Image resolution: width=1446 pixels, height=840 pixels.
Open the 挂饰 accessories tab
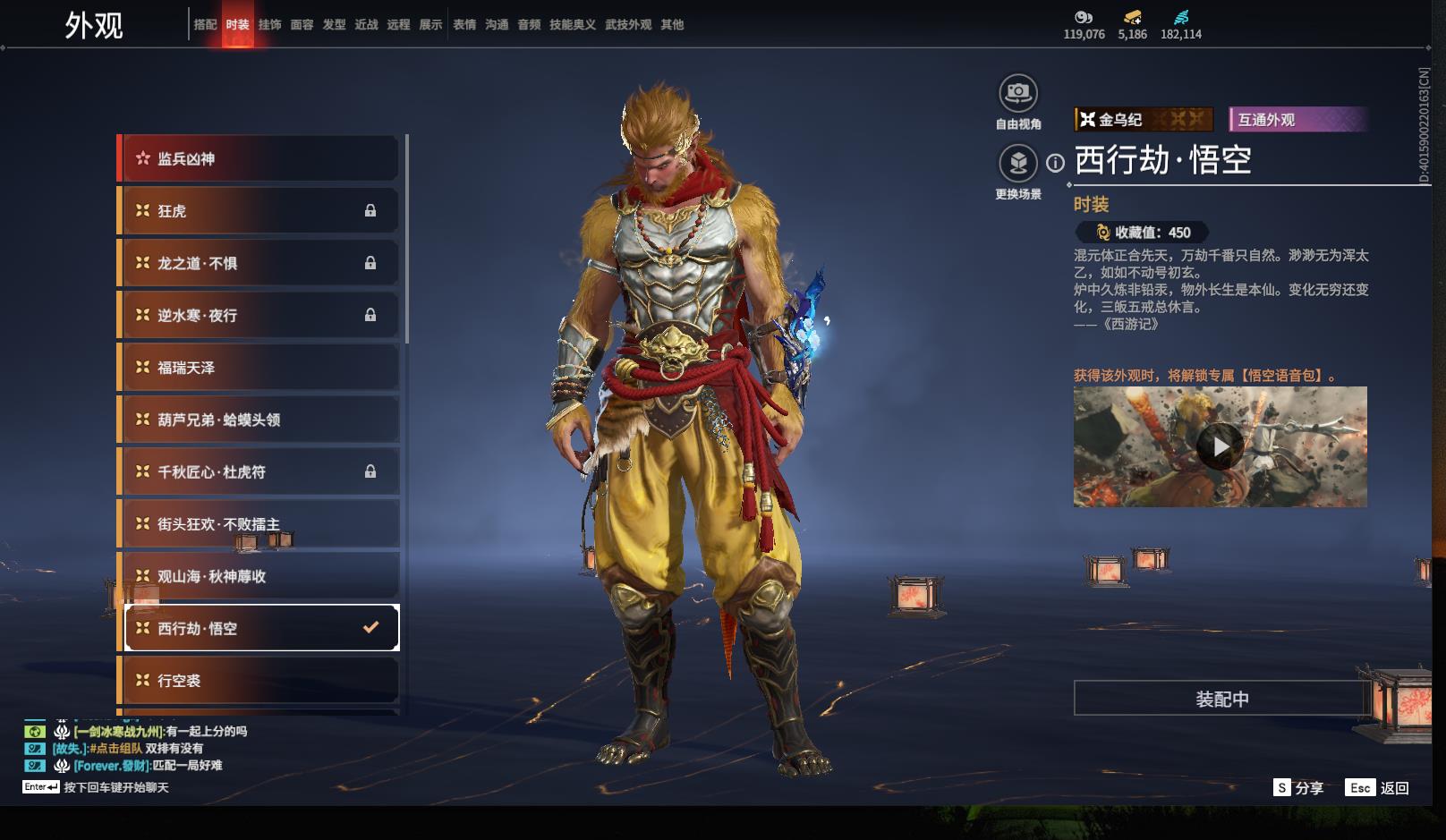tap(269, 25)
